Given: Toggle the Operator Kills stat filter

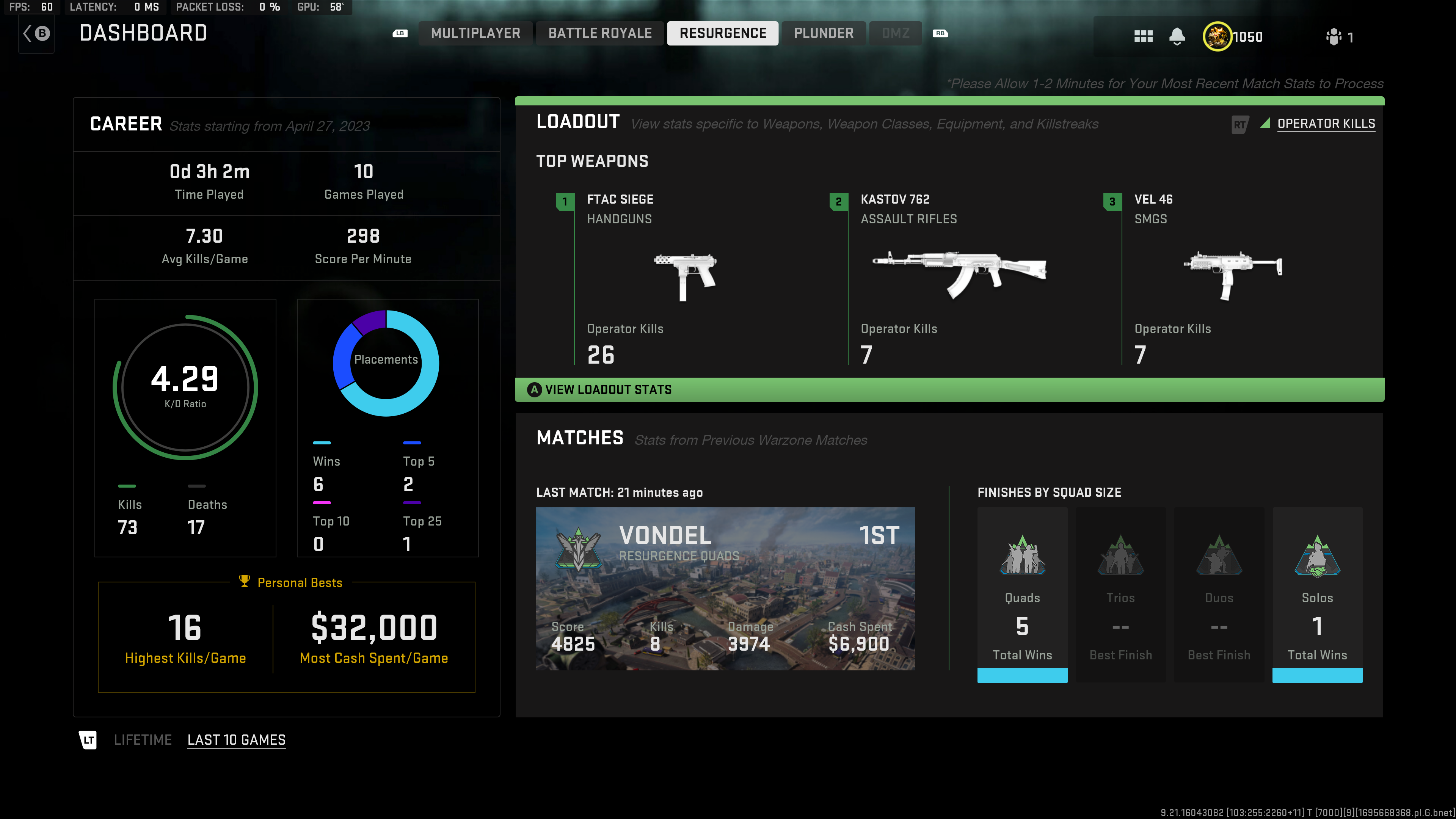Looking at the screenshot, I should 1326,124.
